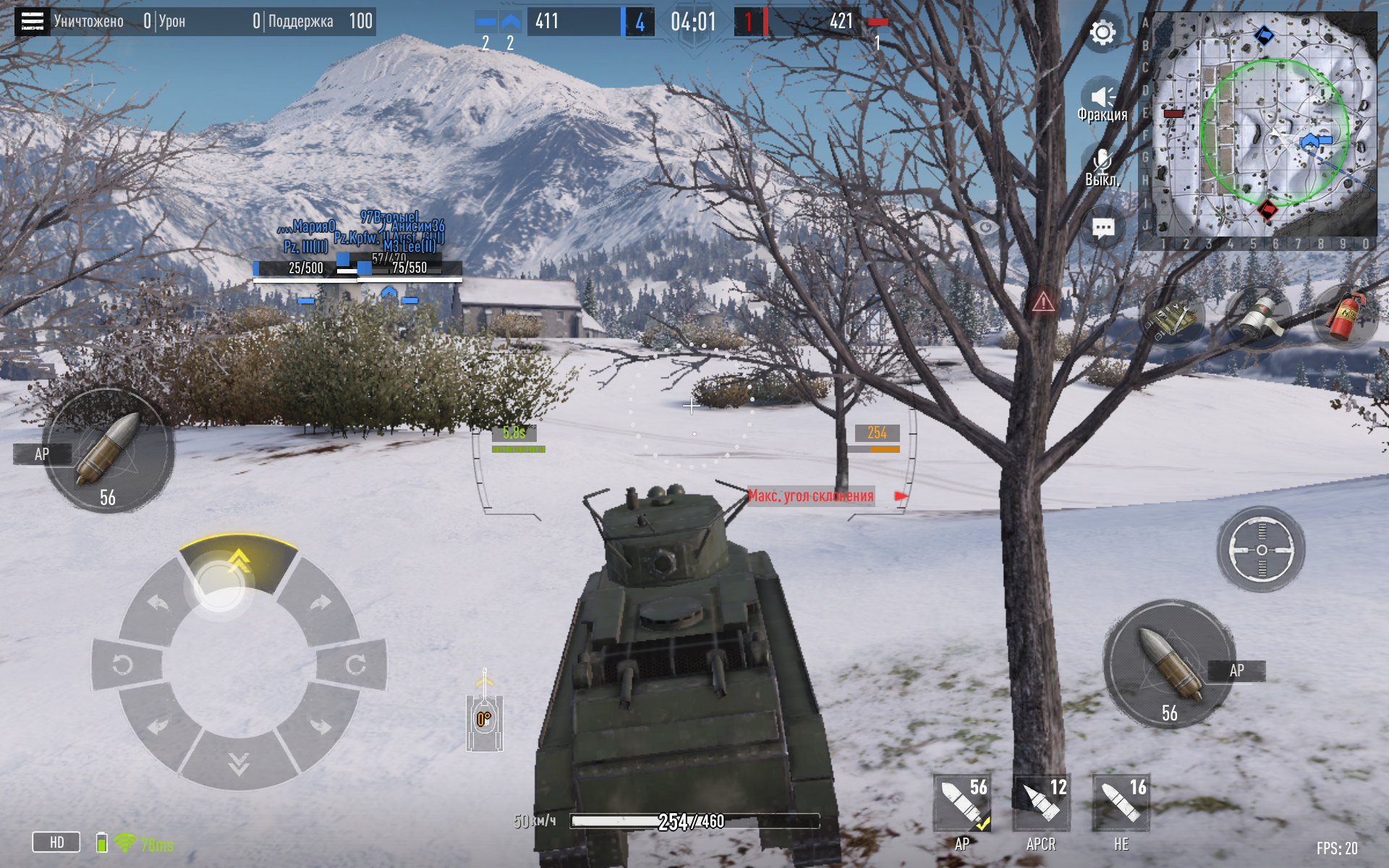Rotate the tank clockwise
The image size is (1389, 868).
pyautogui.click(x=354, y=664)
